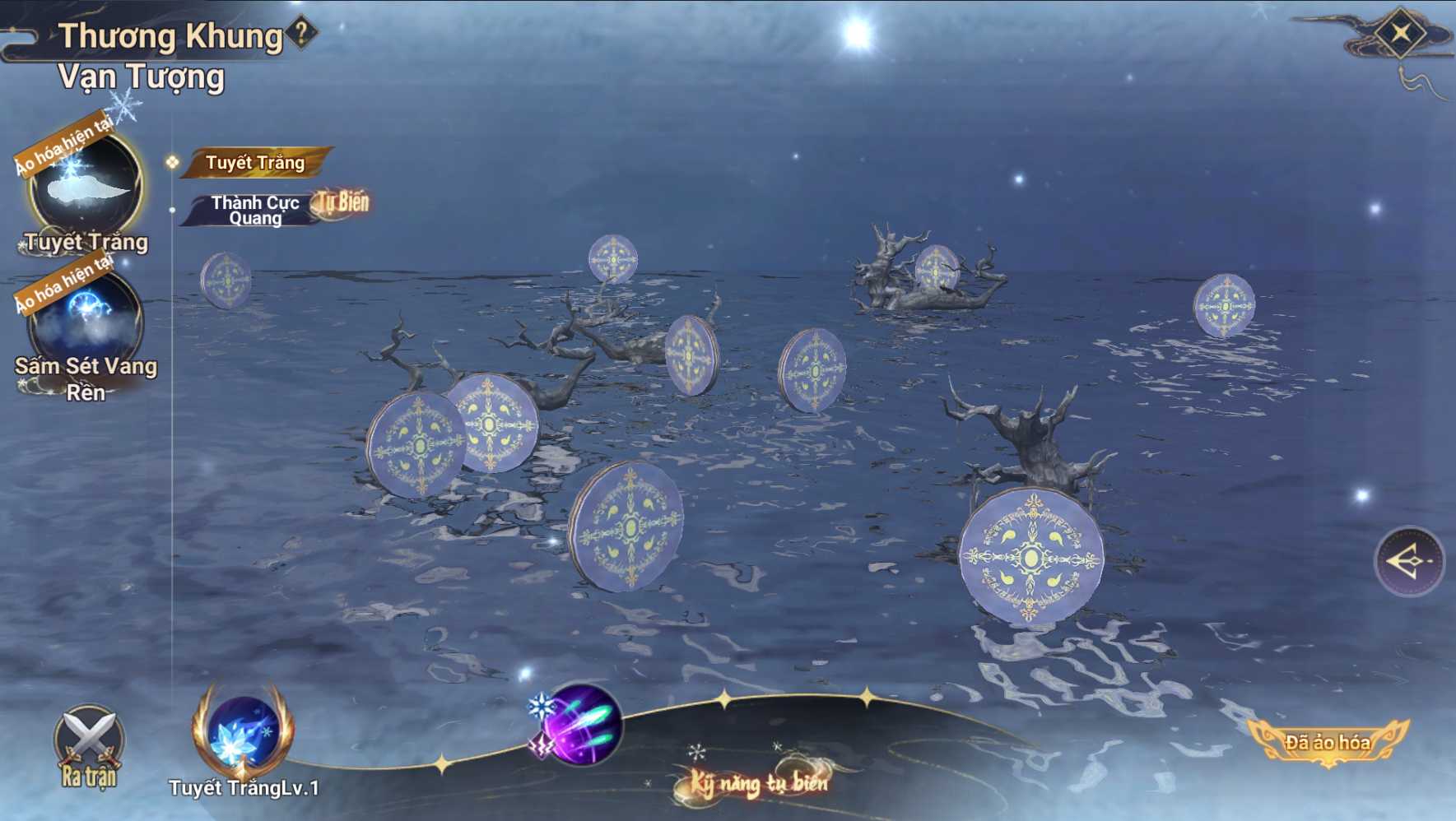This screenshot has height=821, width=1456.
Task: Open the question mark help icon
Action: [x=302, y=33]
